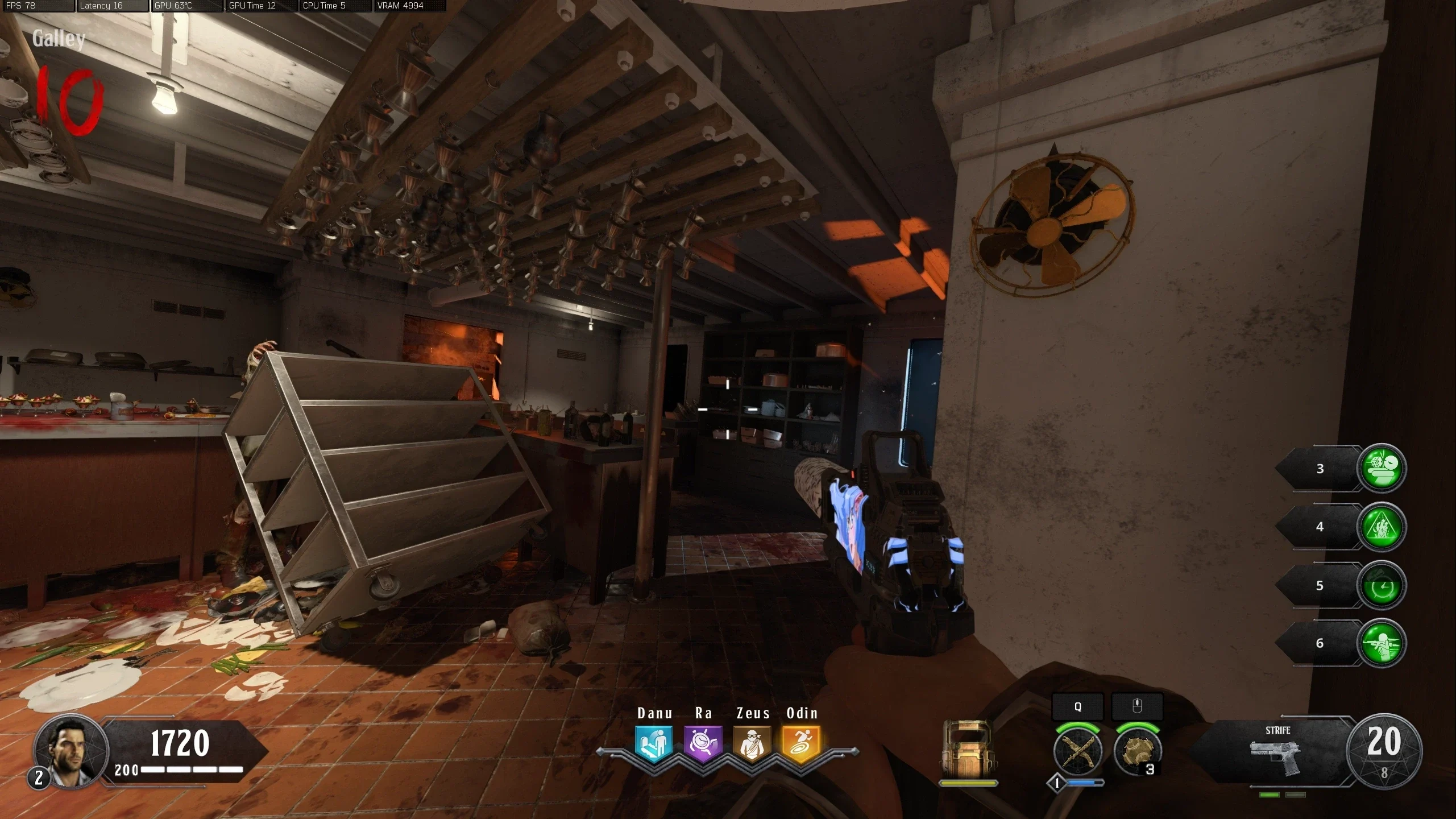Use the elixir in slot 6

pos(1382,643)
